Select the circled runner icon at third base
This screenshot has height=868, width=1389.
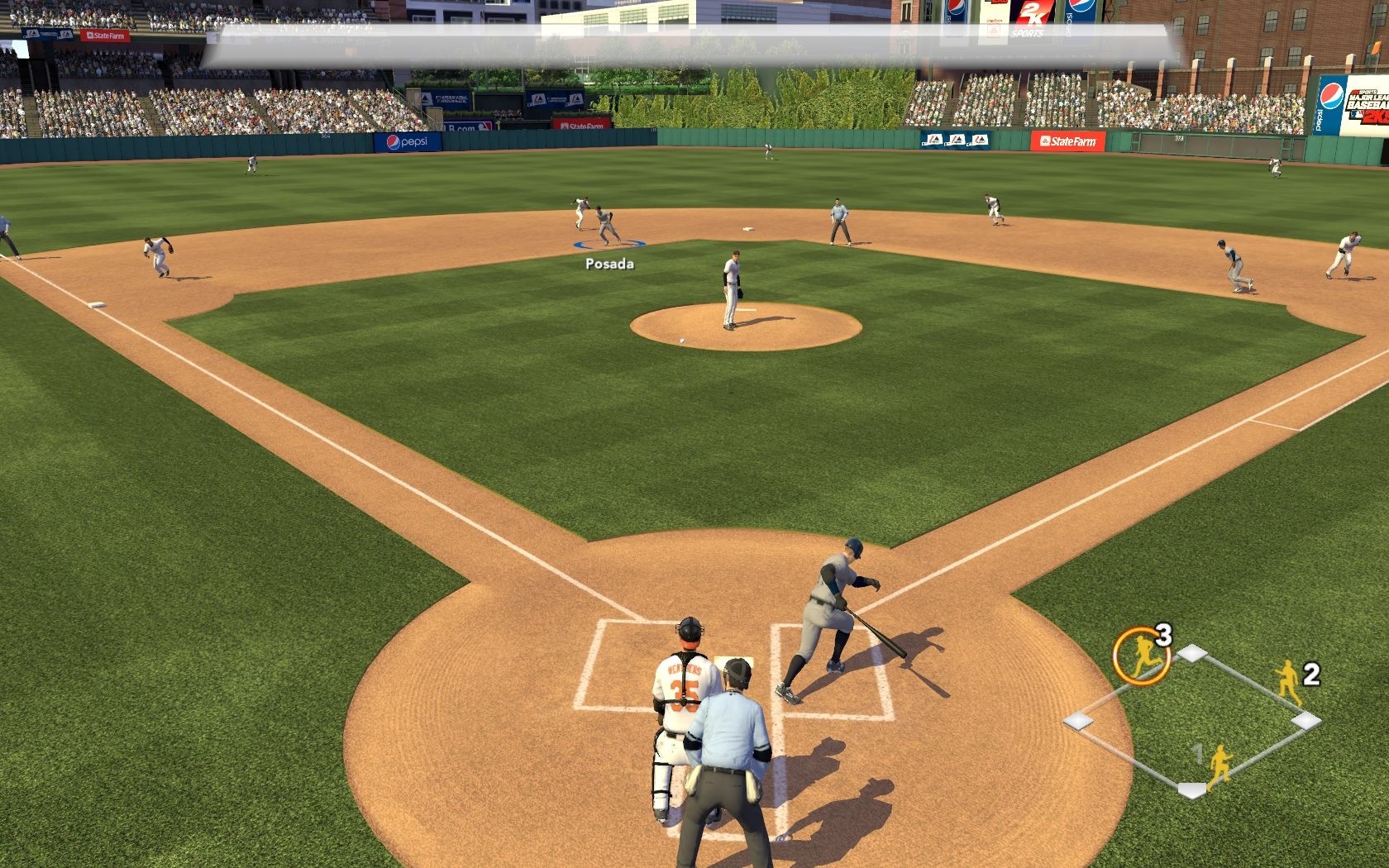[x=1142, y=651]
